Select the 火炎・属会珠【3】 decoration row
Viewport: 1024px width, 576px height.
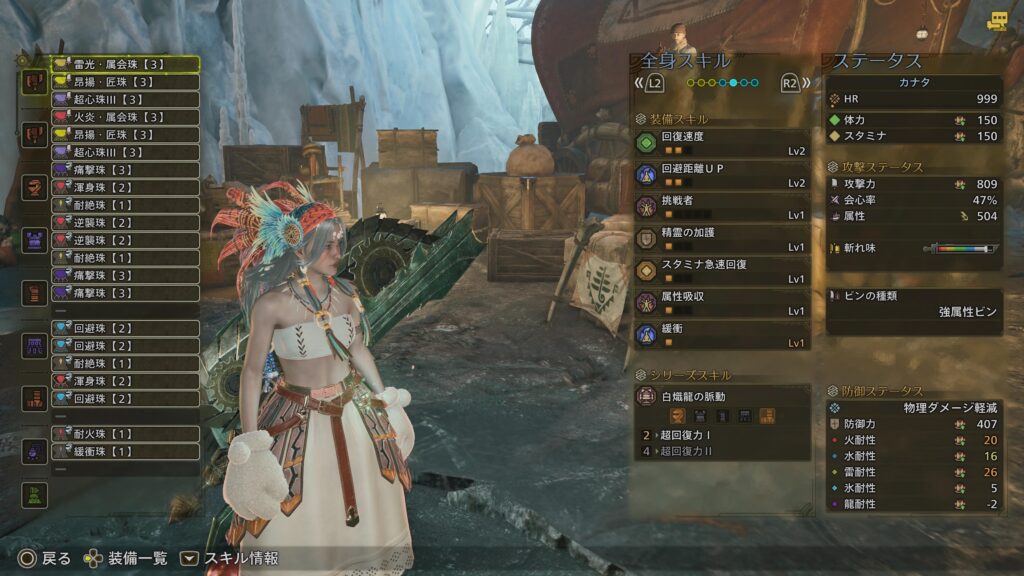pyautogui.click(x=125, y=117)
